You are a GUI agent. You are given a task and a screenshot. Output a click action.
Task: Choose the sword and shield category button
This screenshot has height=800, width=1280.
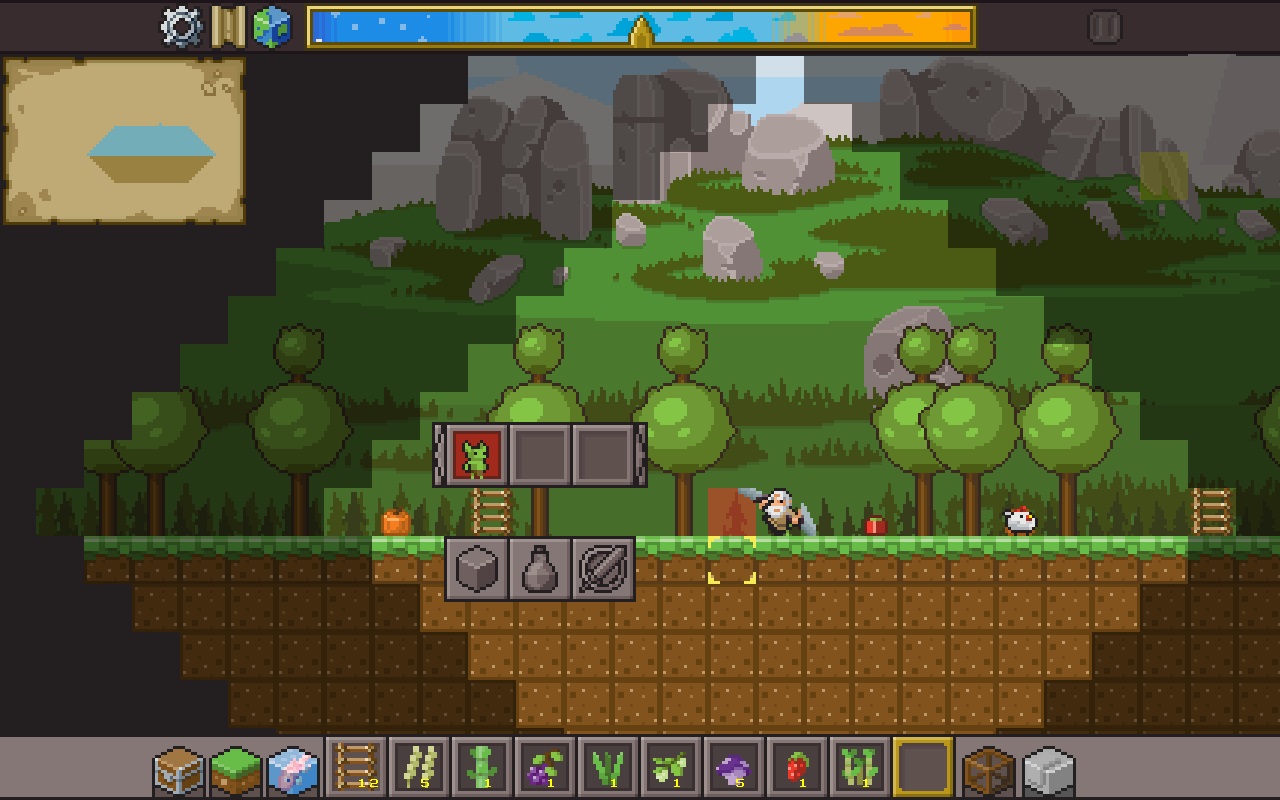[603, 569]
